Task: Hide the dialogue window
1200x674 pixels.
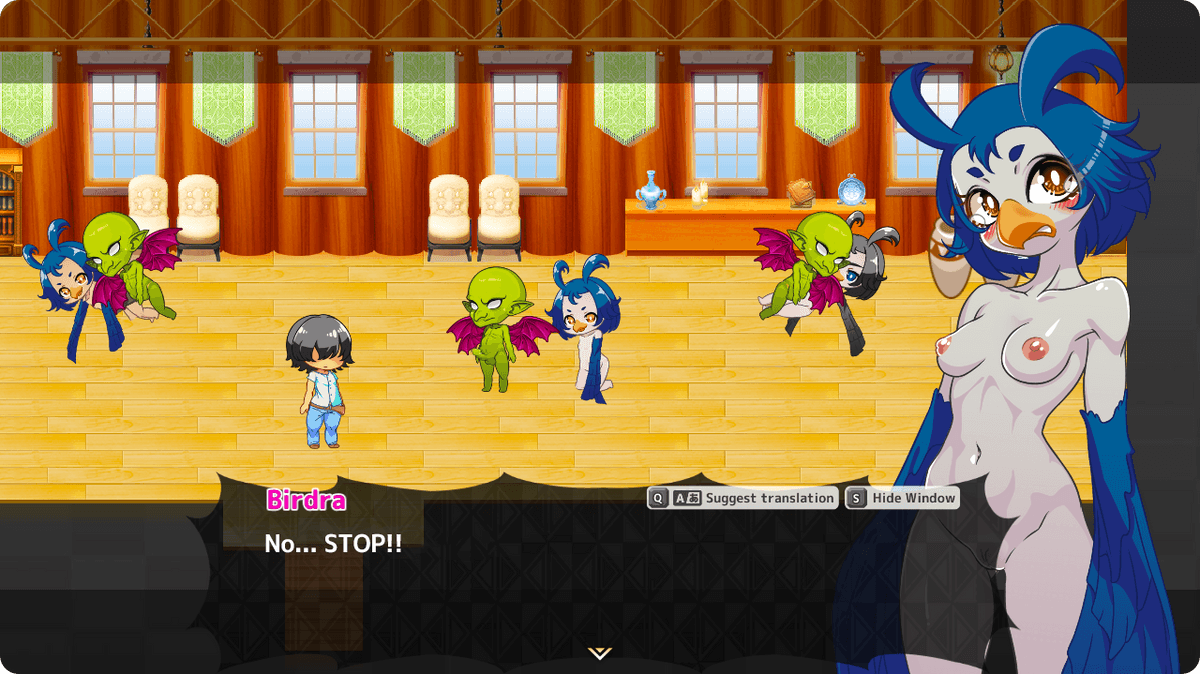Action: (x=902, y=498)
